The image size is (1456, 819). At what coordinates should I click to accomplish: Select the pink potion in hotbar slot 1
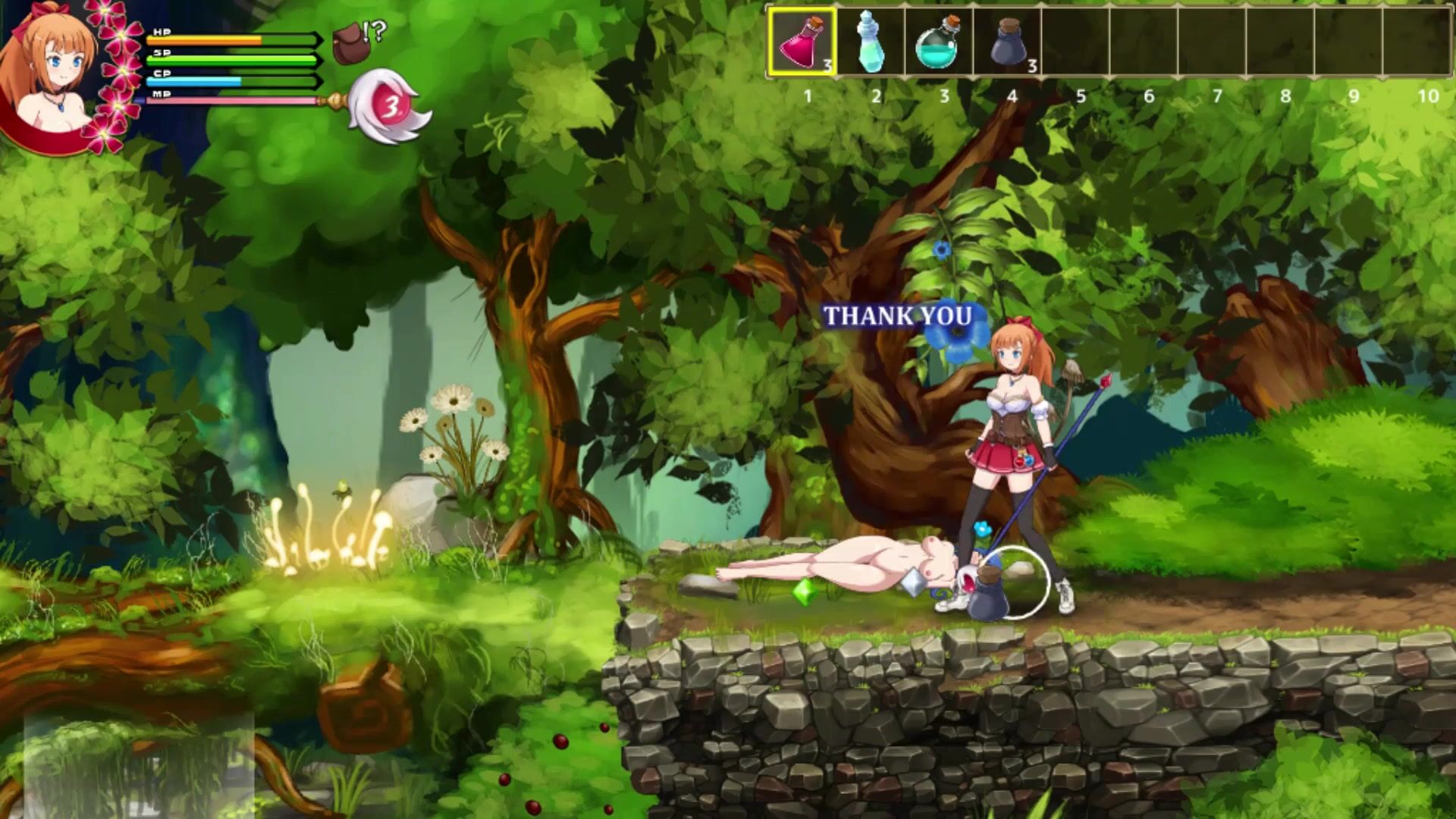[802, 42]
